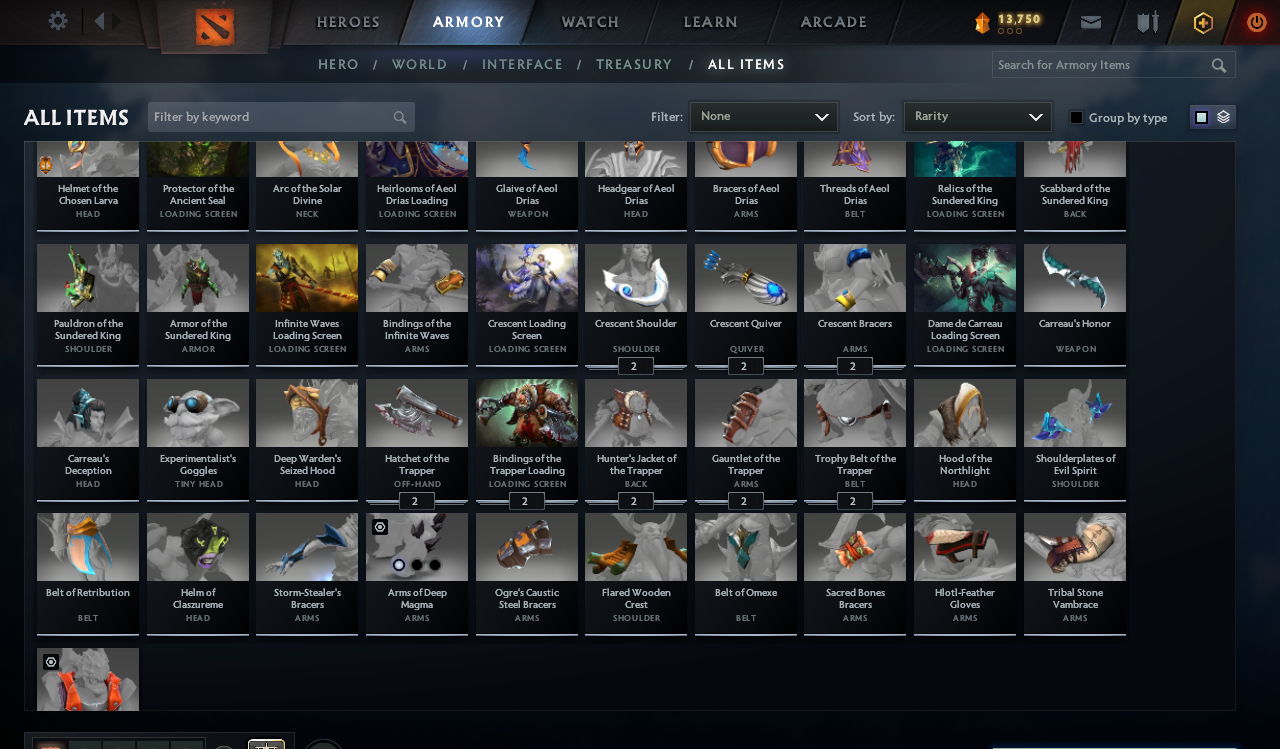Open the Sort by Rarity dropdown
The image size is (1280, 749).
tap(977, 116)
